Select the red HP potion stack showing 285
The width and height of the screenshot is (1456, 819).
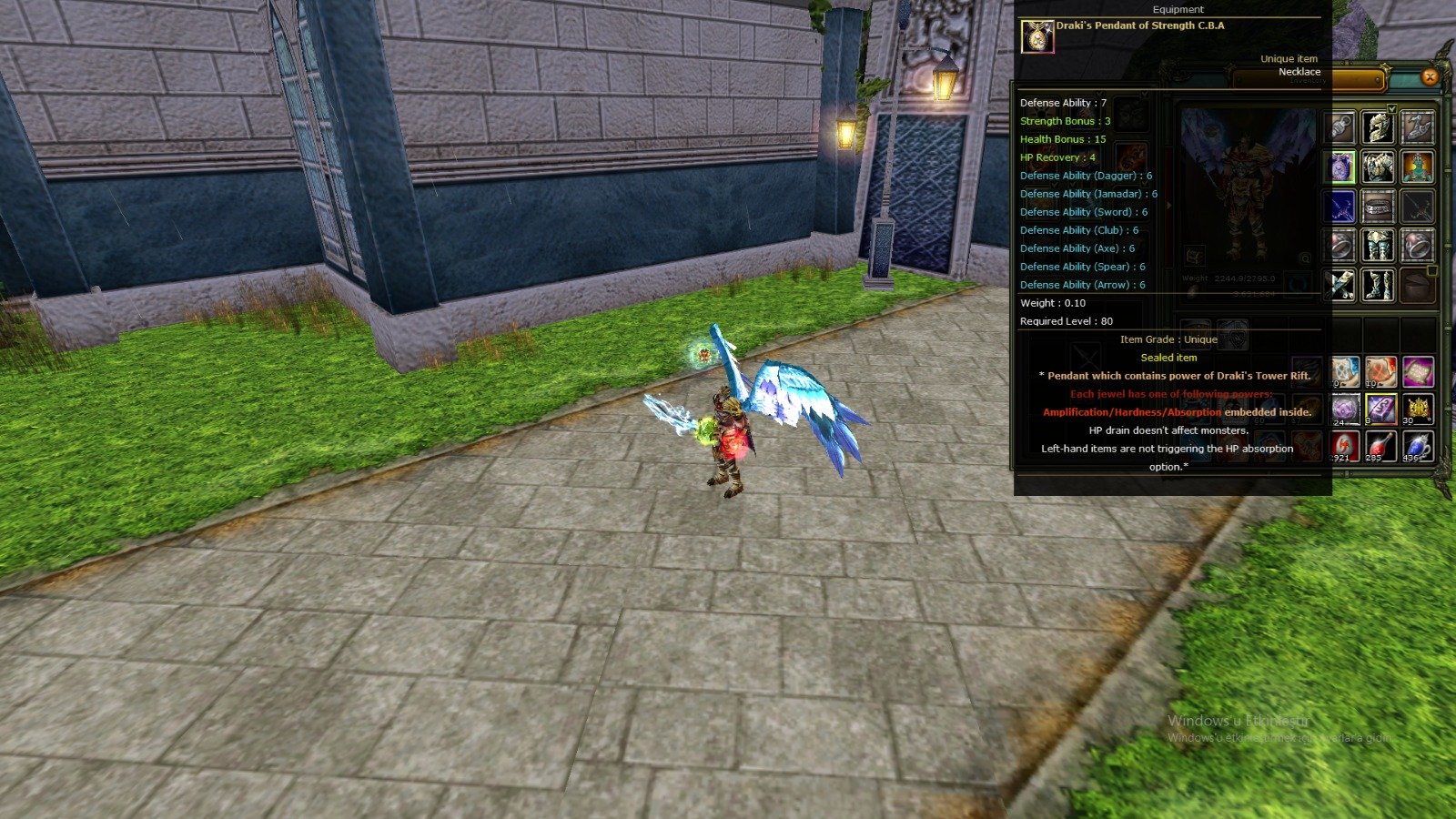pos(1379,445)
